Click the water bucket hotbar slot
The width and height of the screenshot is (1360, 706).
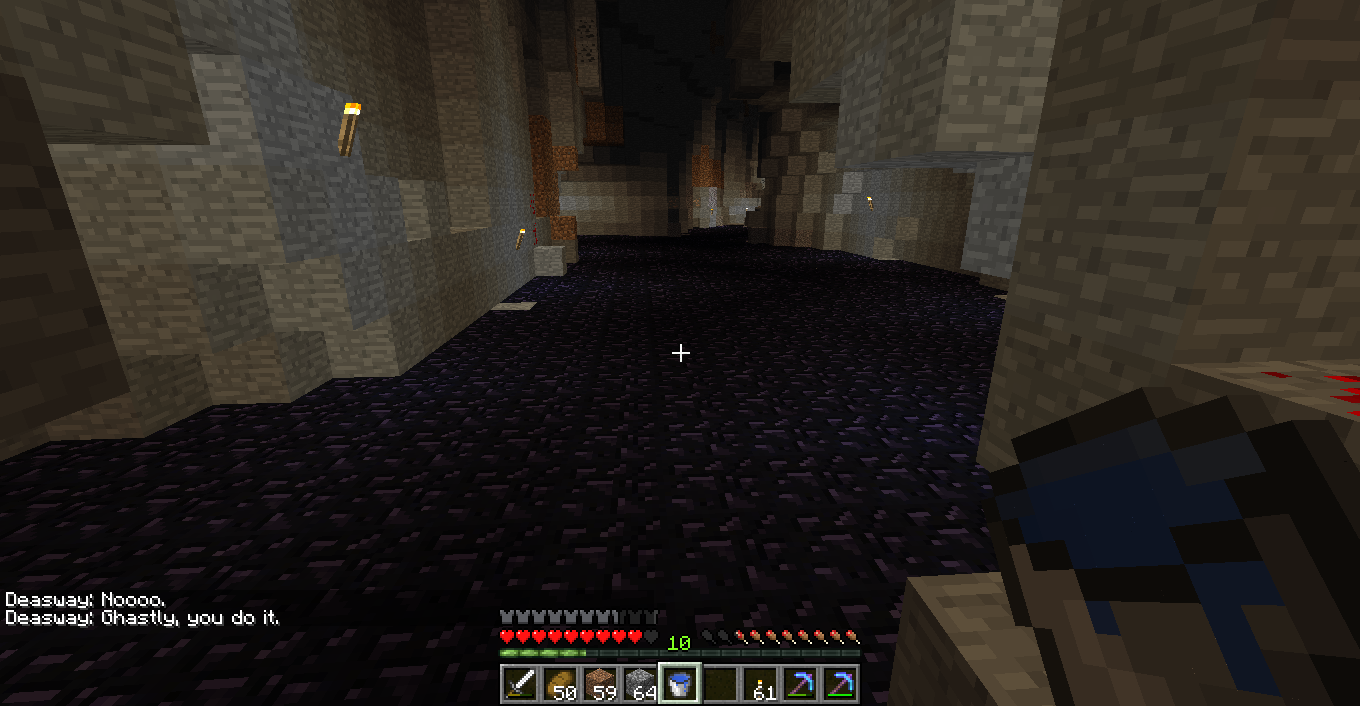[679, 684]
